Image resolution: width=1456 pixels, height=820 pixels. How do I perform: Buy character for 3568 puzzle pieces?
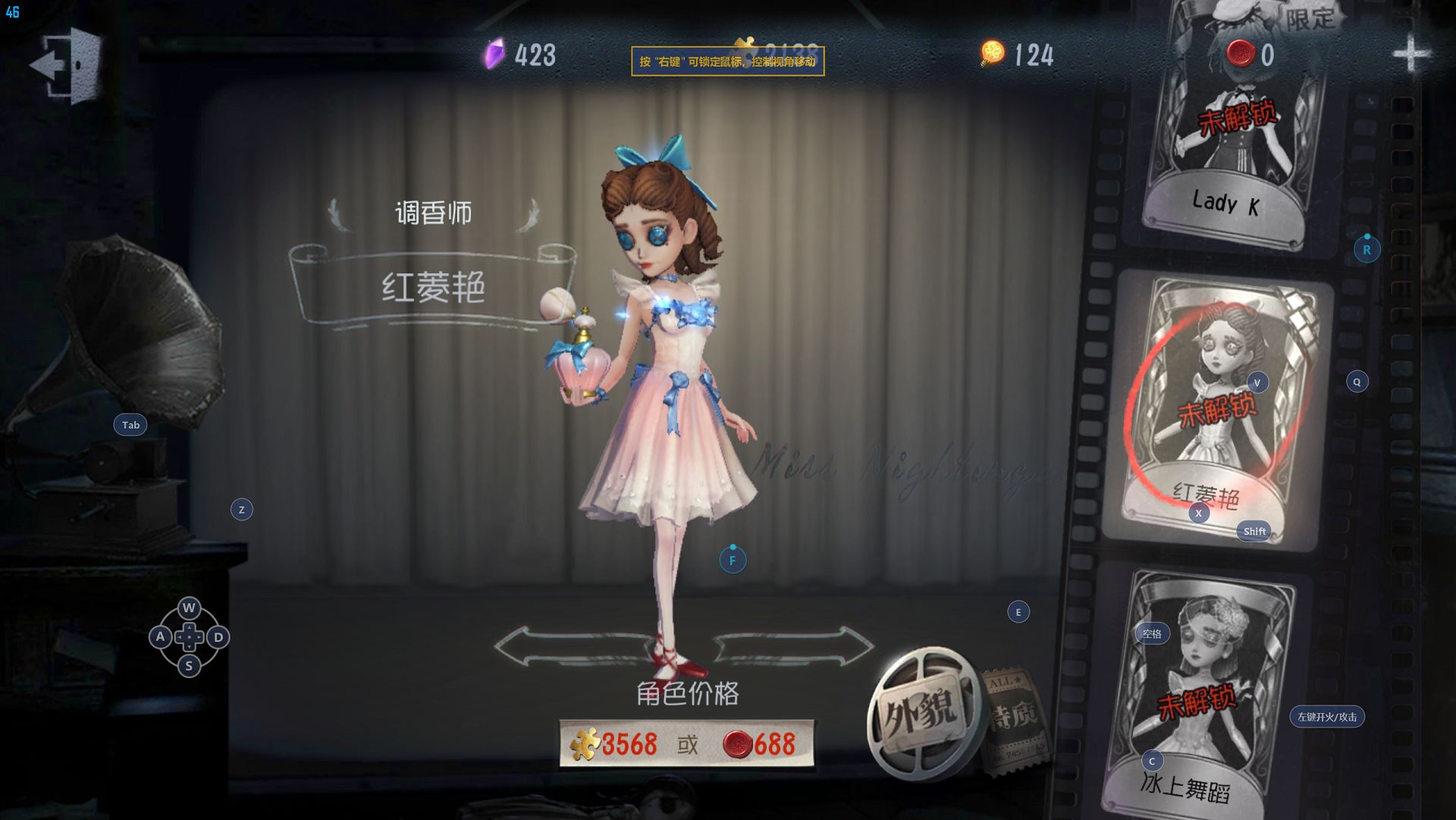coord(615,744)
